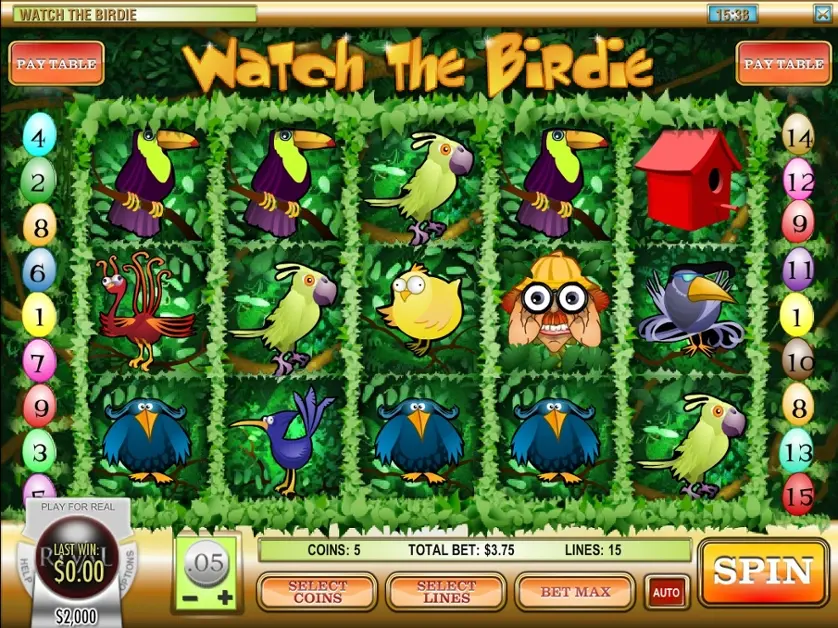The width and height of the screenshot is (838, 628).
Task: Spin the reels
Action: coord(763,572)
